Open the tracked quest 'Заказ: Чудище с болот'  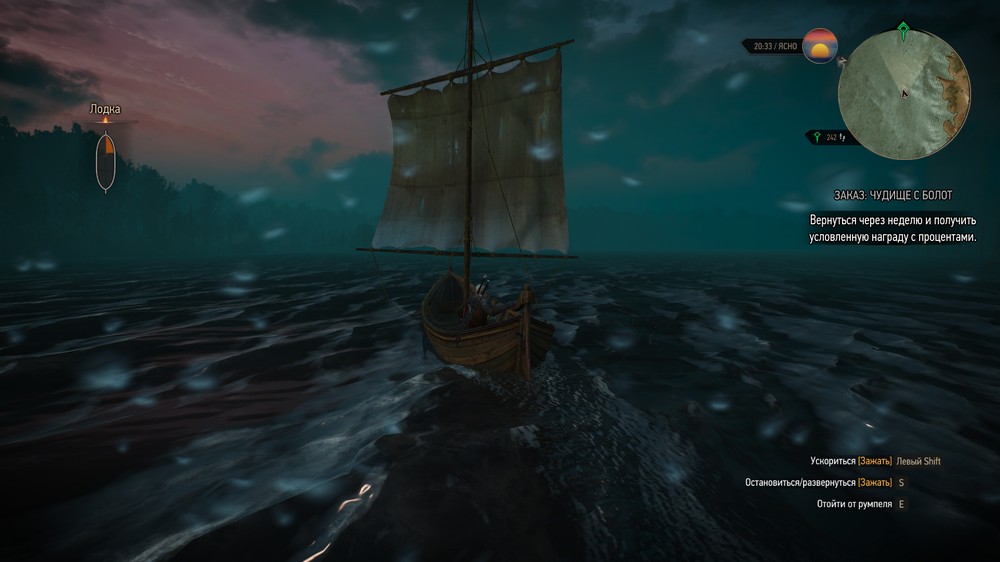tap(879, 194)
